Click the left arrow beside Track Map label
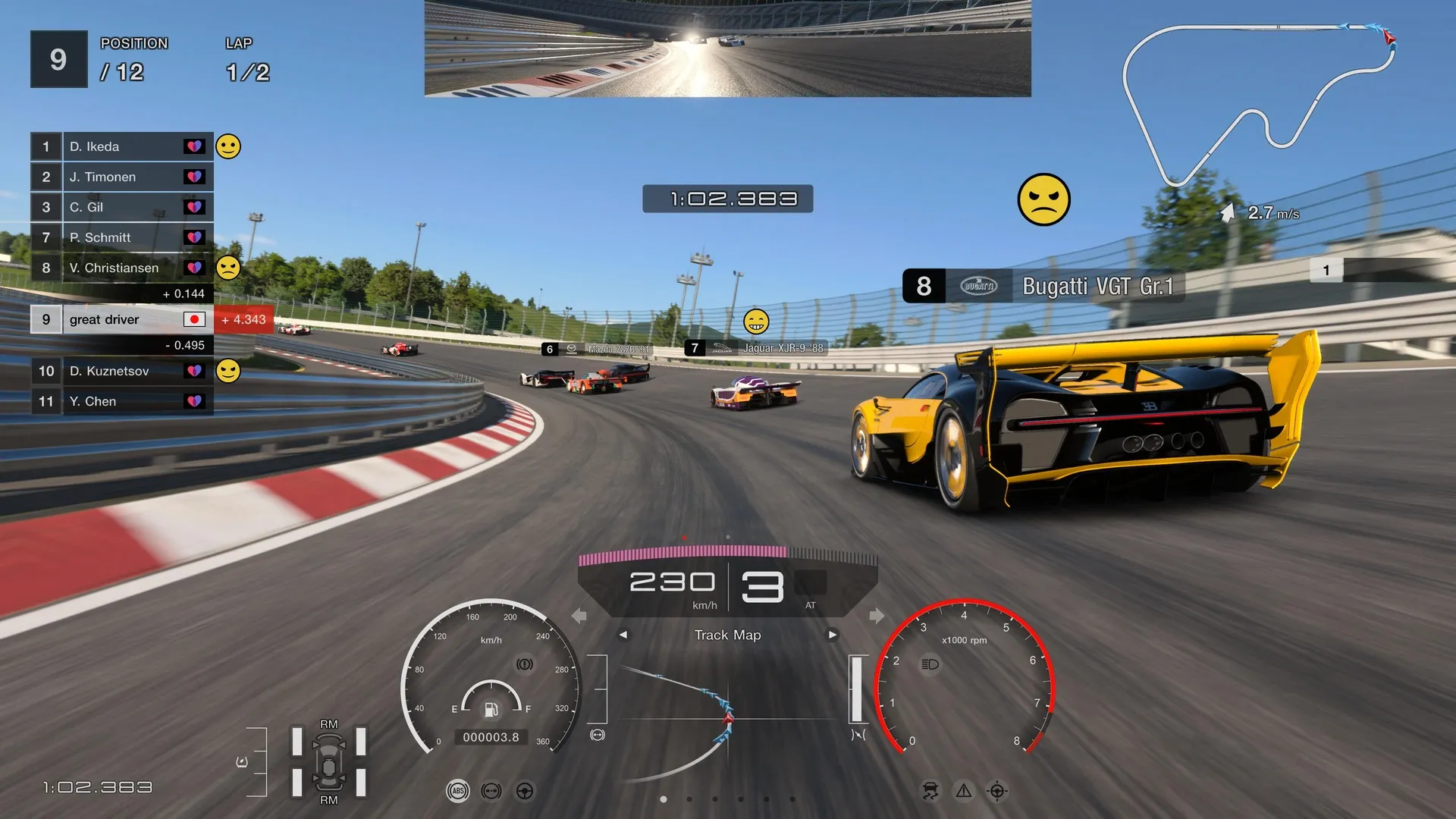Image resolution: width=1456 pixels, height=819 pixels. coord(624,635)
